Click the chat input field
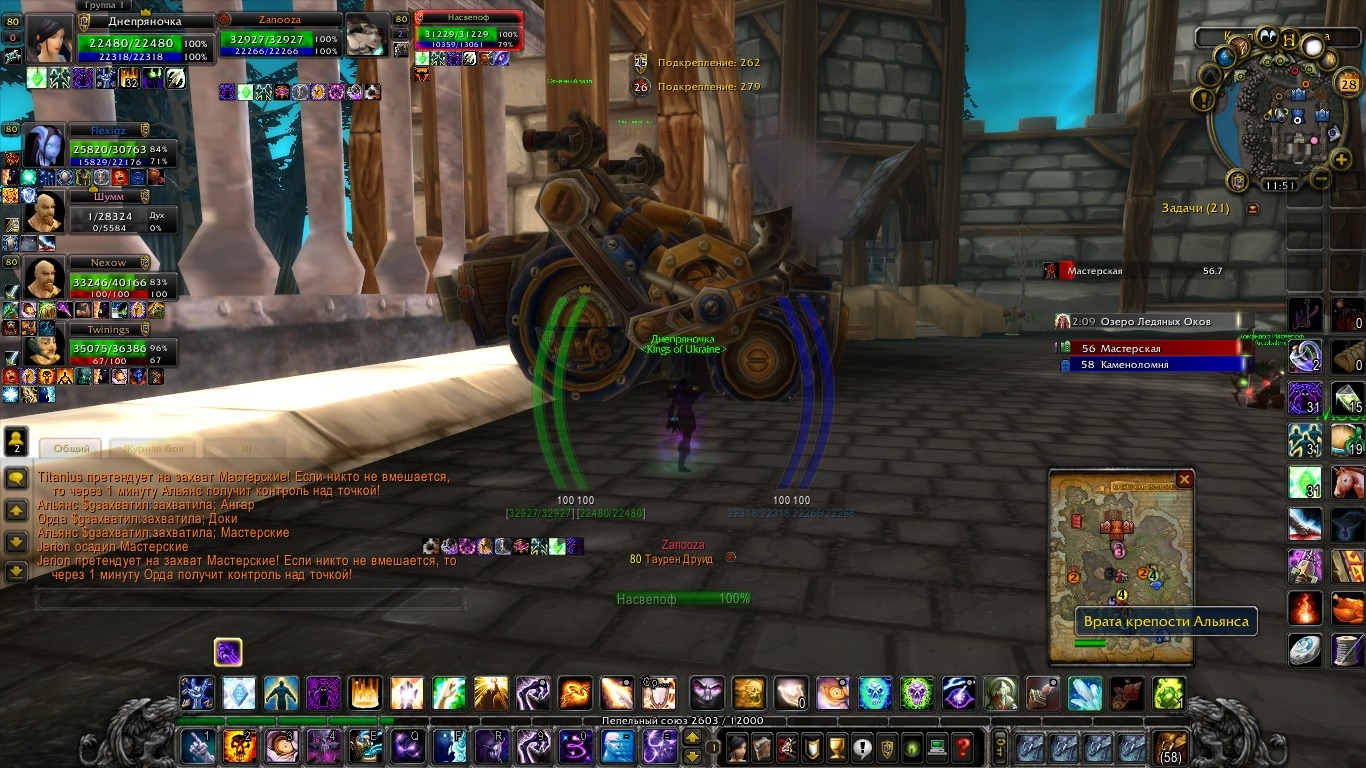Image resolution: width=1366 pixels, height=768 pixels. (x=250, y=599)
